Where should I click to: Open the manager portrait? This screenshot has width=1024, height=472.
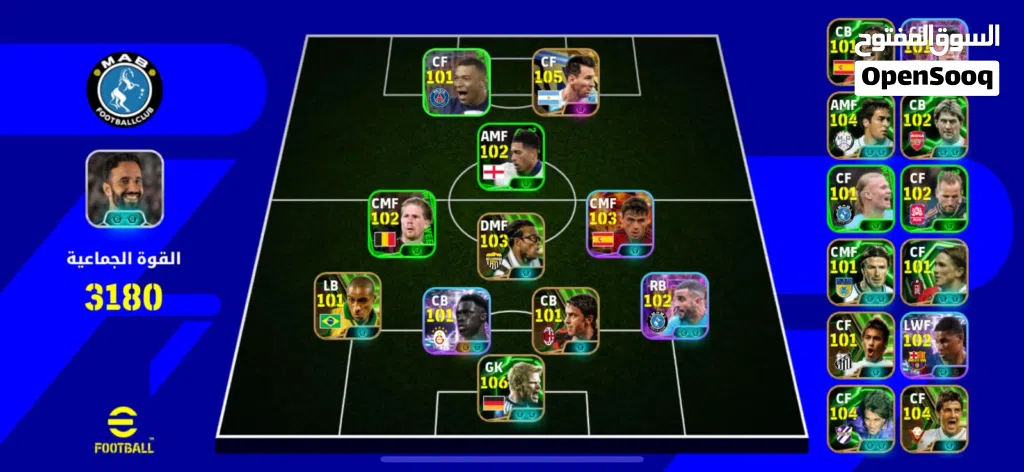point(124,188)
